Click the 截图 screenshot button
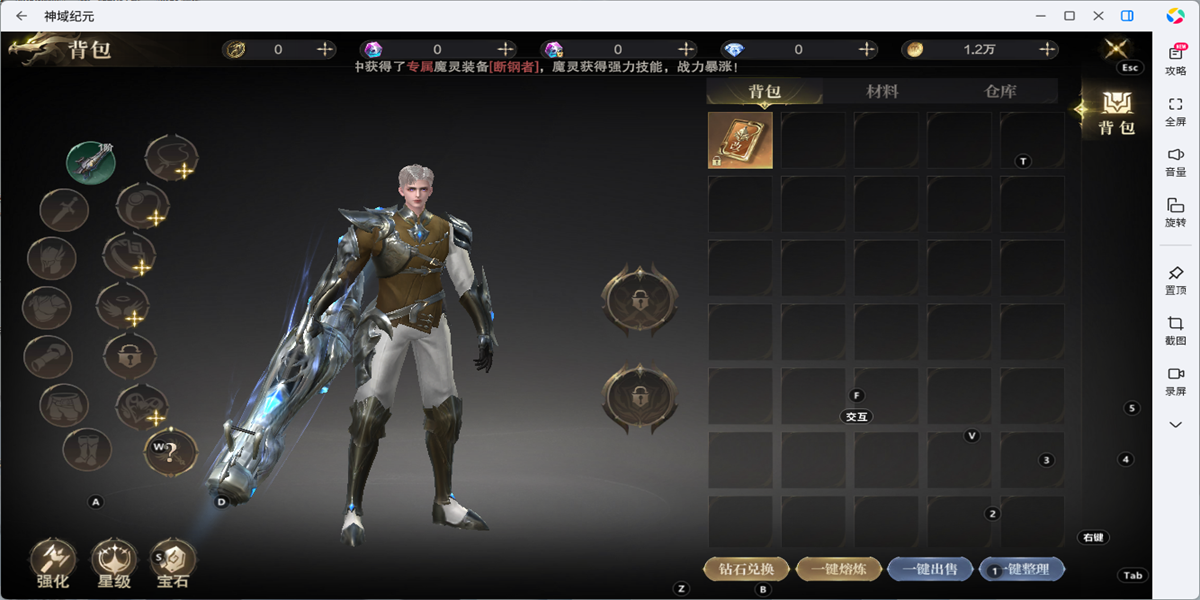The width and height of the screenshot is (1200, 600). click(1175, 330)
